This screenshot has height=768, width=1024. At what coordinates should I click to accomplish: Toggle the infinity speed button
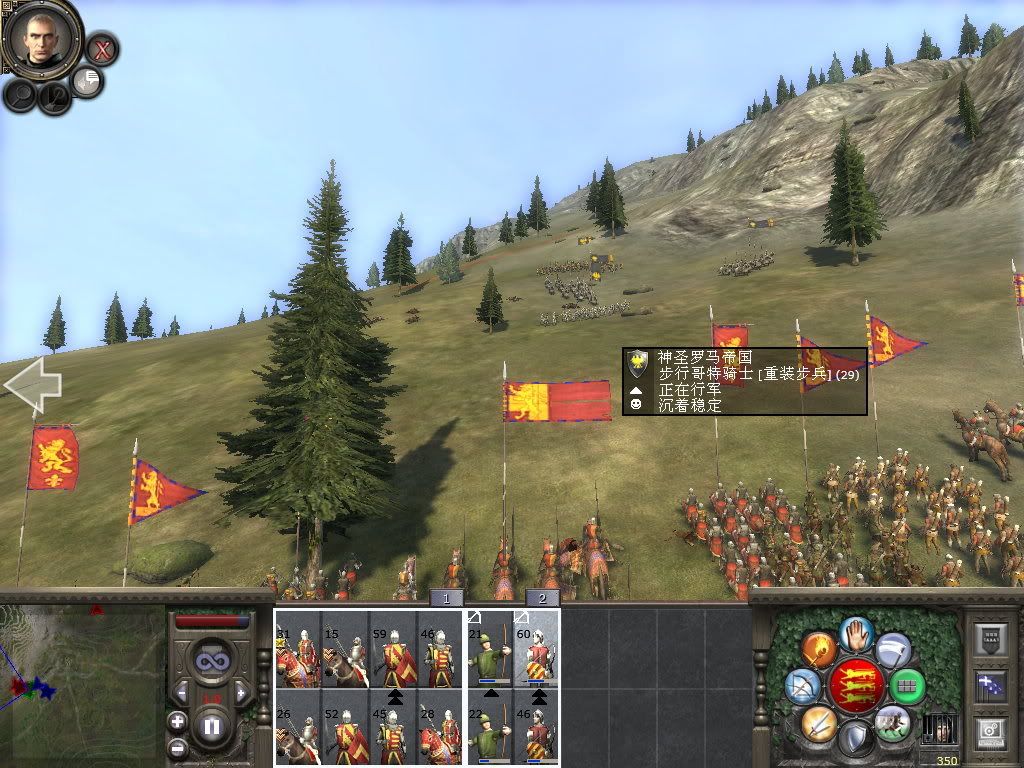pos(211,661)
